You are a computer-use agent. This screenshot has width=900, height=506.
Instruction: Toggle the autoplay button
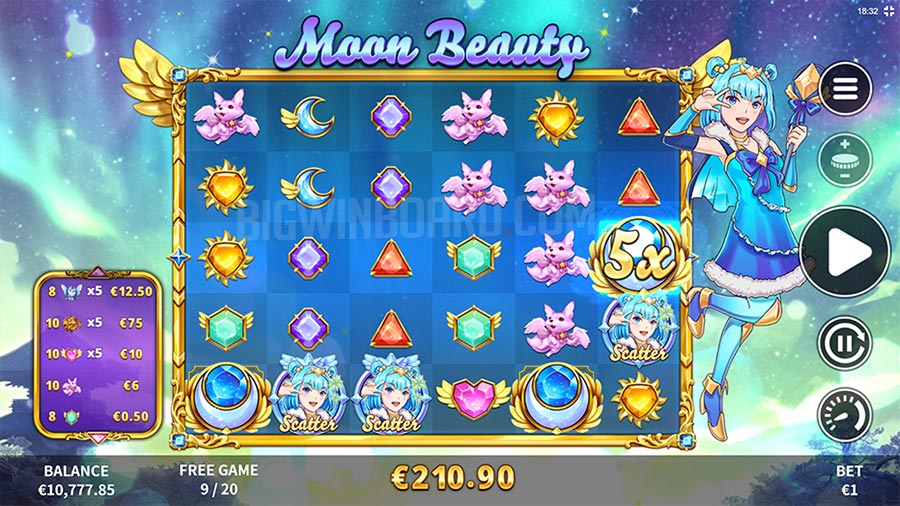845,342
